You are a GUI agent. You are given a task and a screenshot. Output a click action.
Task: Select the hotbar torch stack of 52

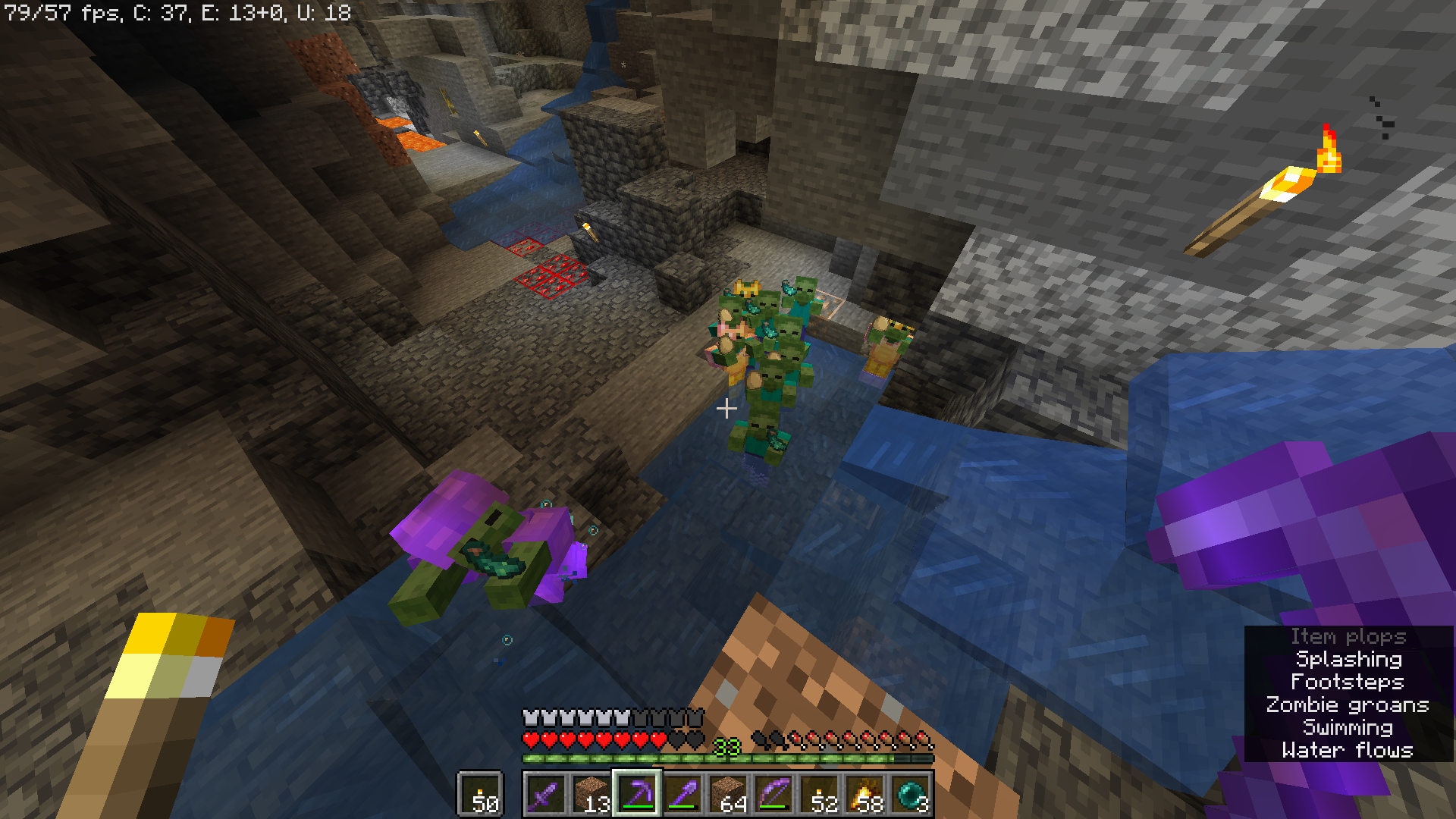pos(819,795)
